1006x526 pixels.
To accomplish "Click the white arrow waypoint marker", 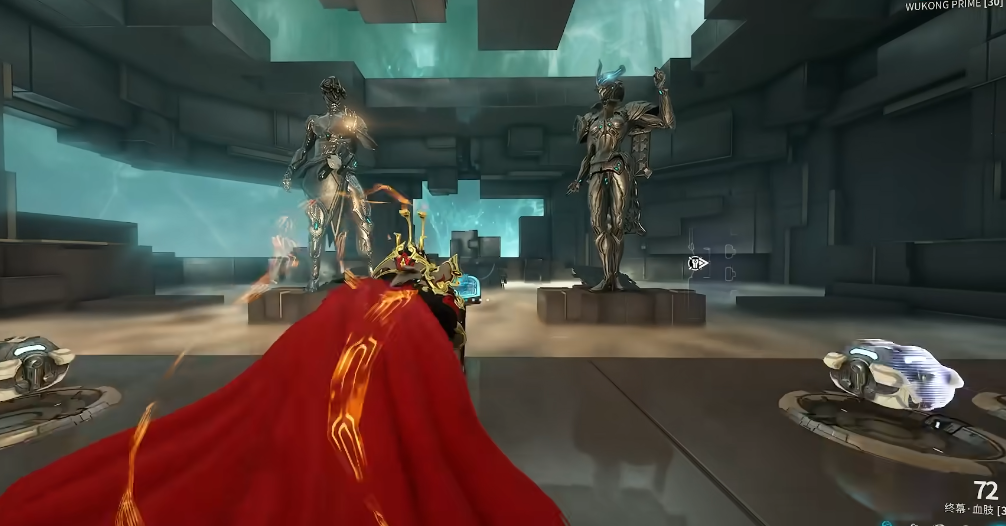I will click(x=698, y=263).
